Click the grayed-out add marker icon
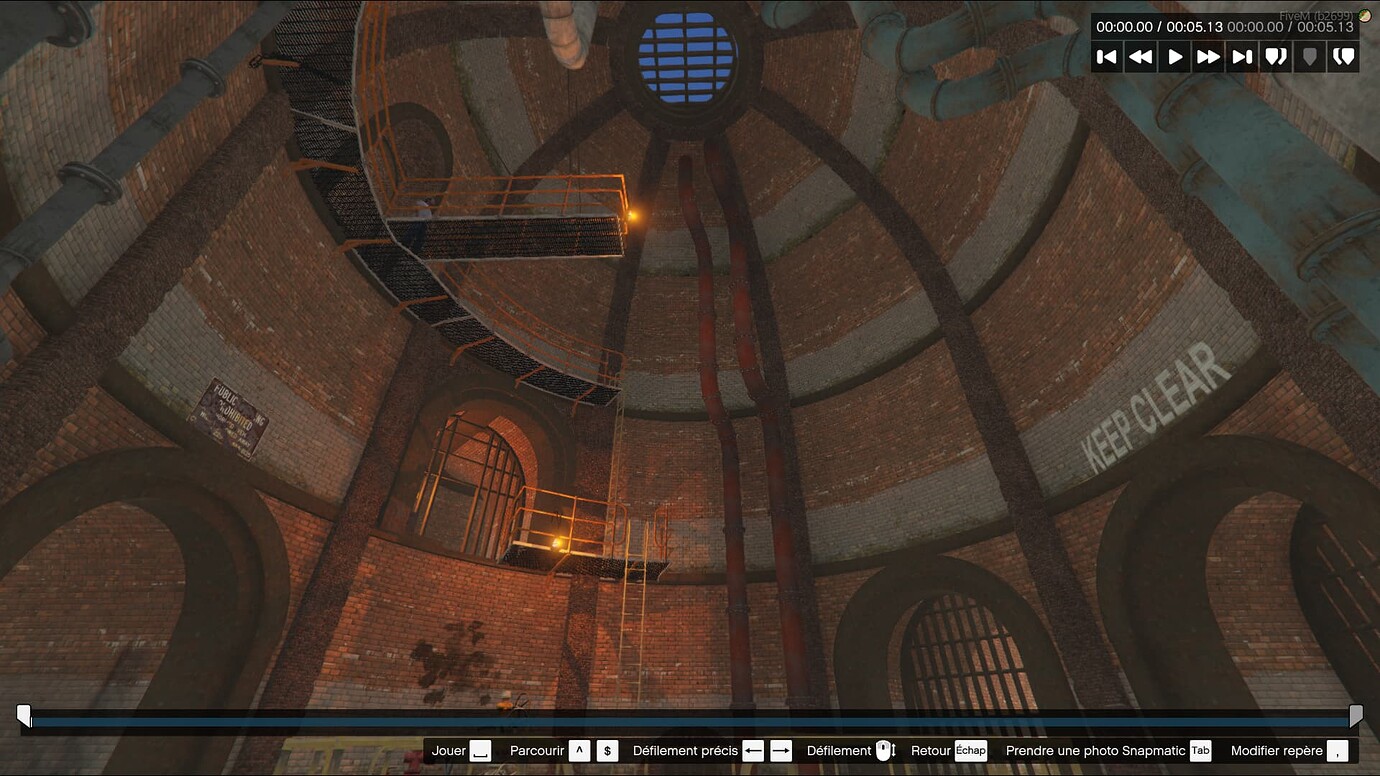 click(1310, 57)
